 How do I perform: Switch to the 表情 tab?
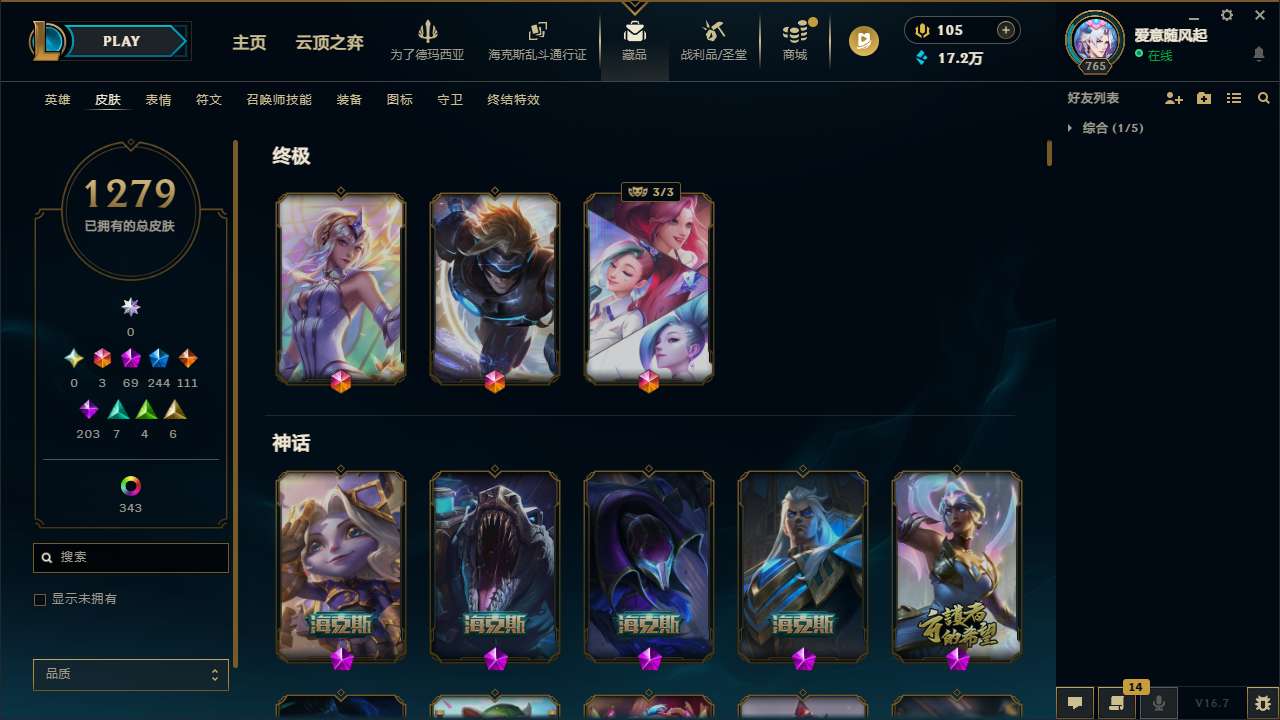158,100
